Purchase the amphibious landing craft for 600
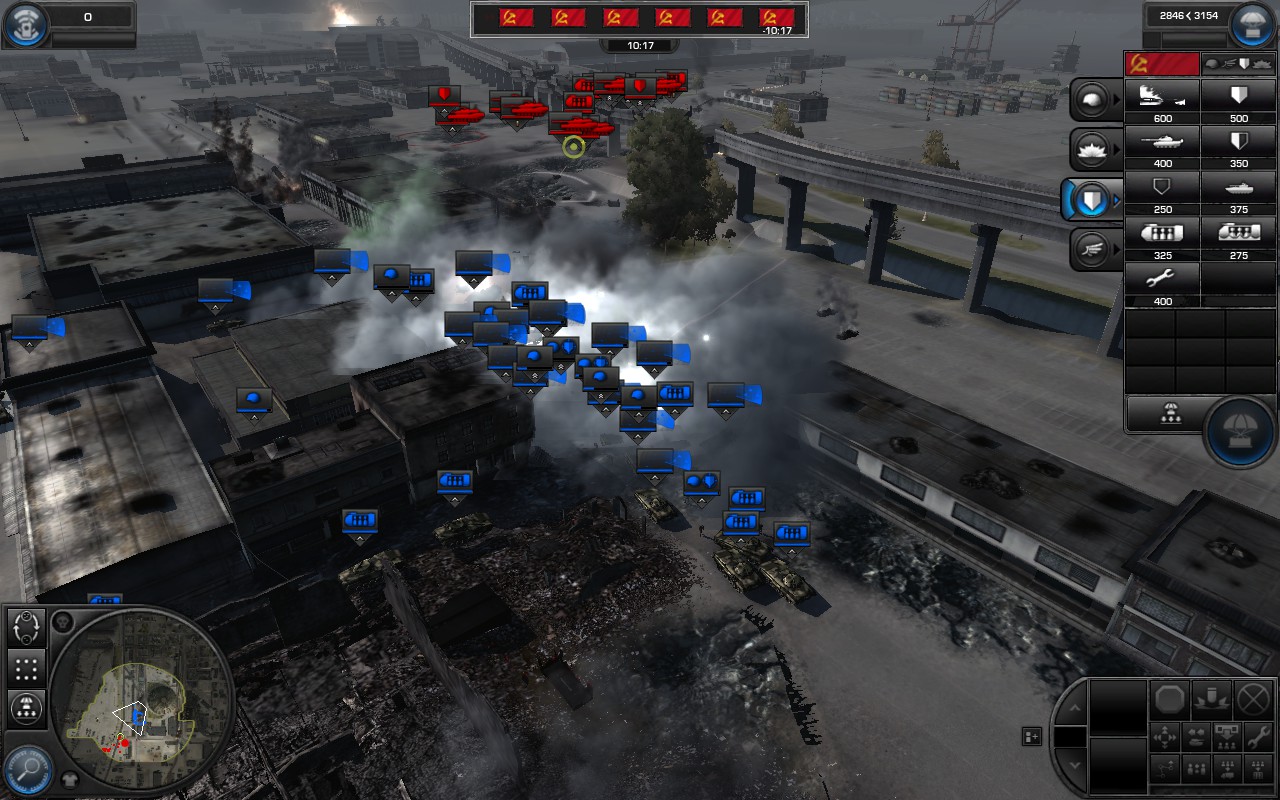 (x=1160, y=100)
